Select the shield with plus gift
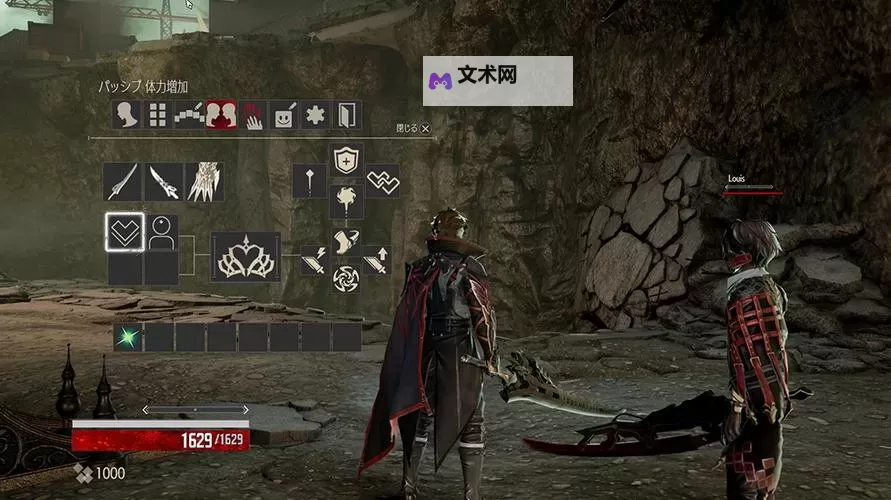Viewport: 891px width, 500px height. (346, 159)
